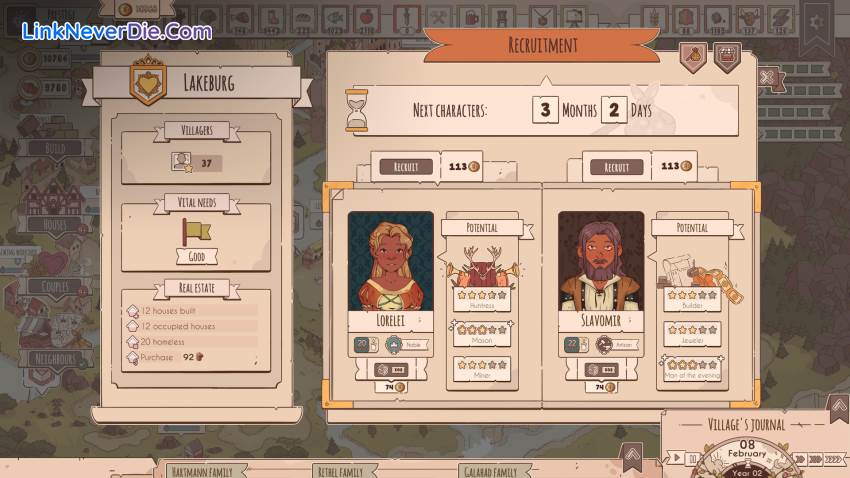The image size is (850, 478).
Task: Open the Galahad family tab
Action: (489, 471)
